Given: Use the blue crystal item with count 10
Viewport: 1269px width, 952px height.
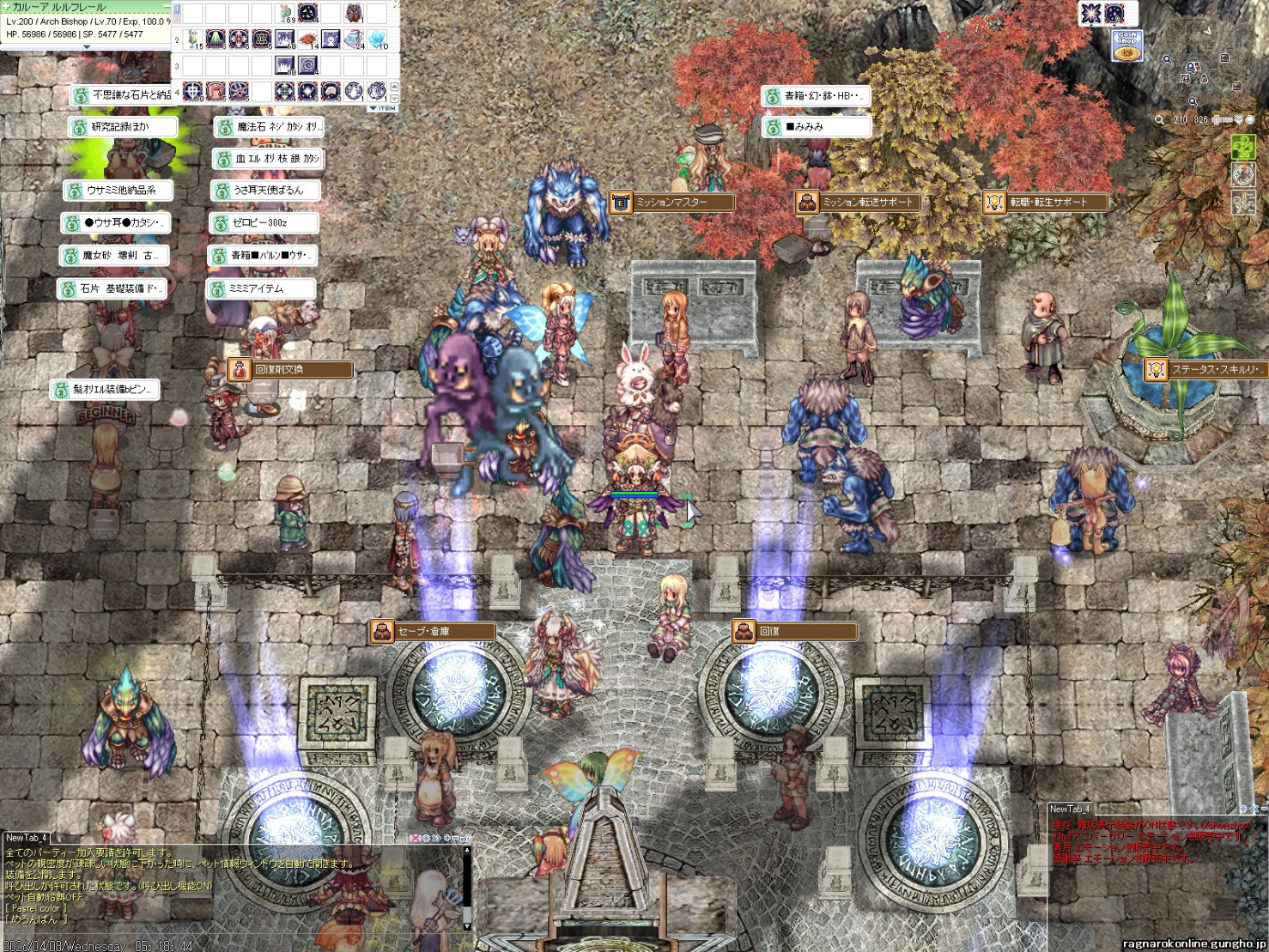Looking at the screenshot, I should [378, 39].
